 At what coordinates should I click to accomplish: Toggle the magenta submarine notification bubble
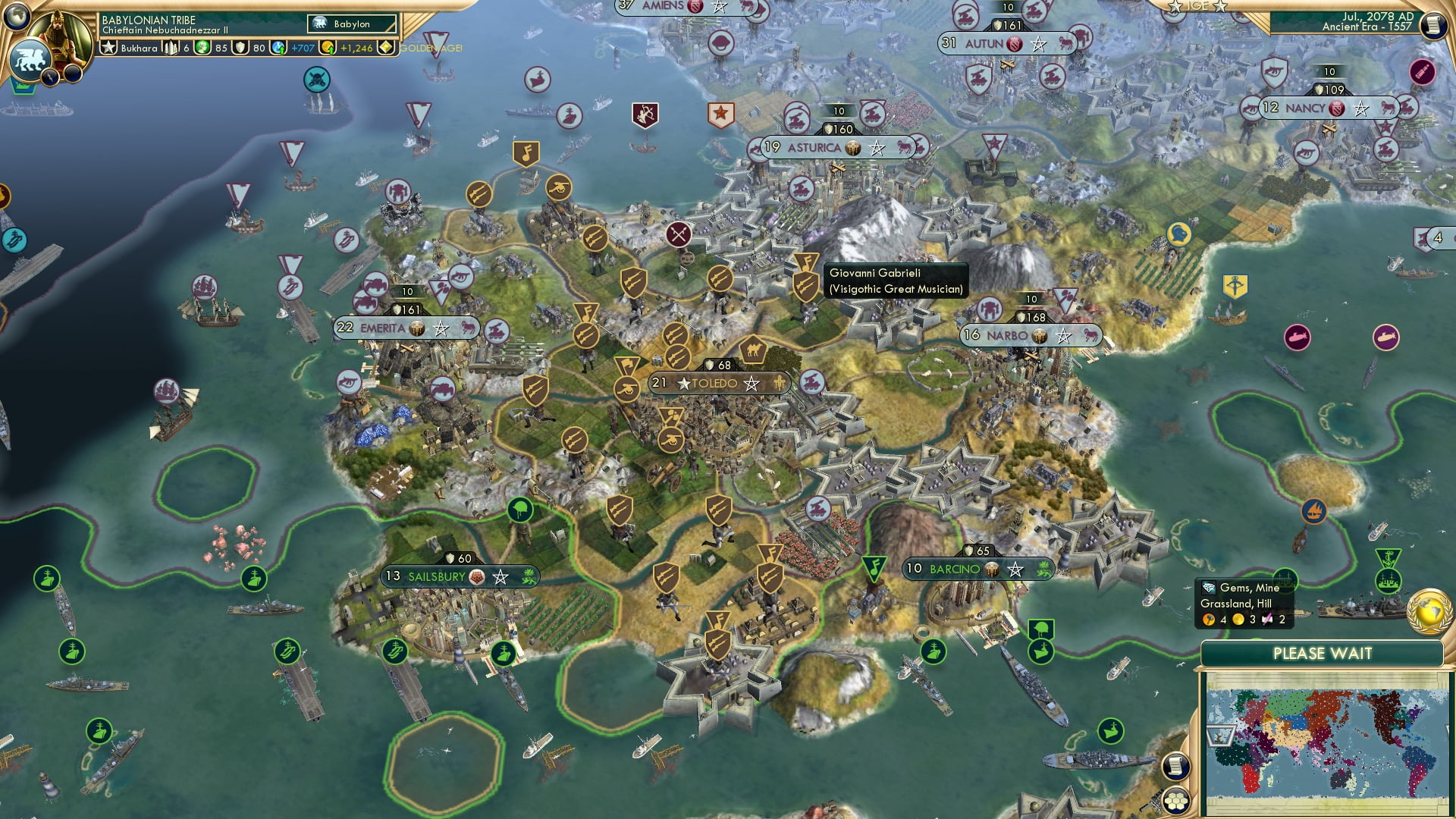pos(1385,337)
